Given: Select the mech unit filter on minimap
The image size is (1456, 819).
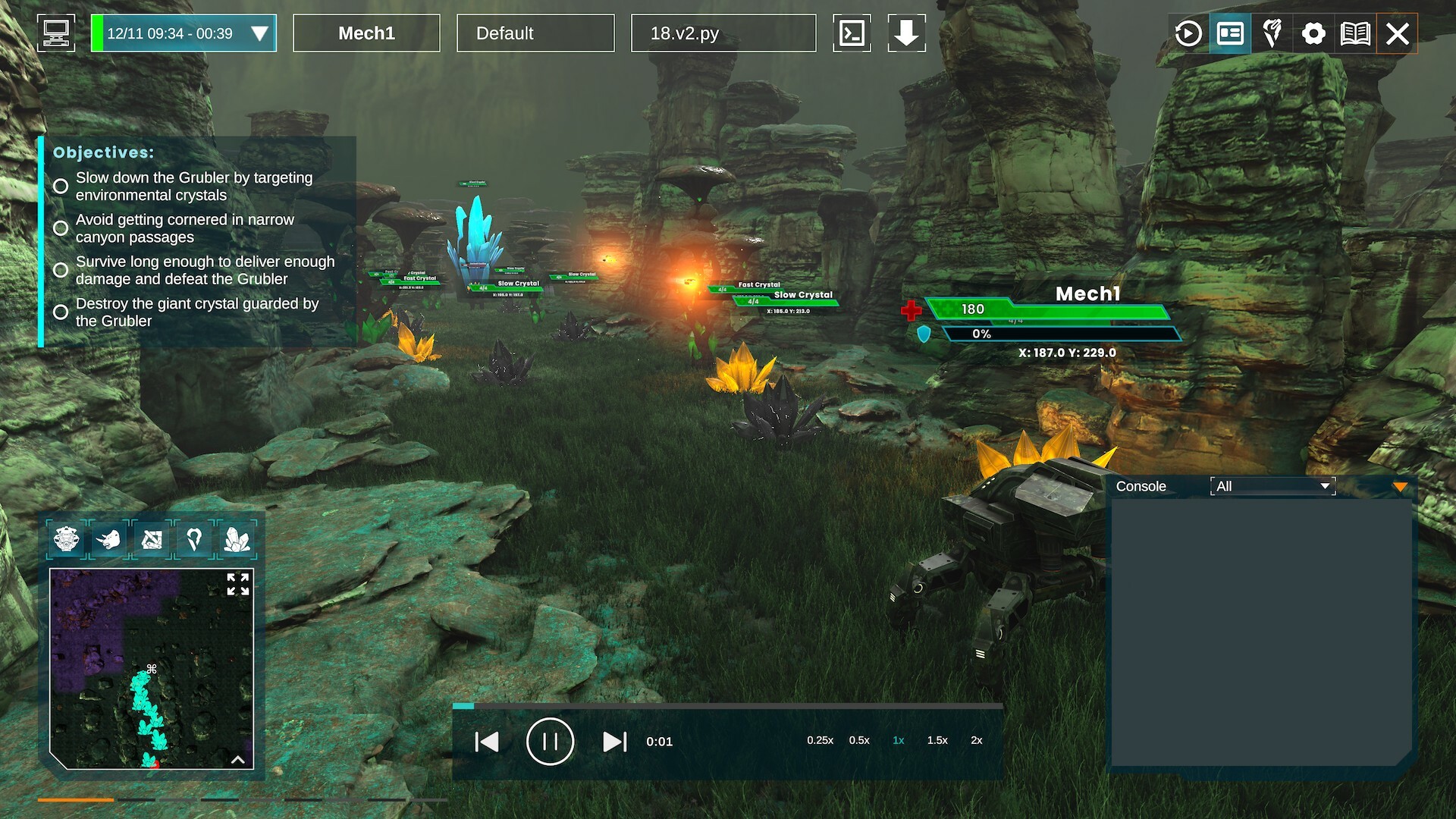Looking at the screenshot, I should point(67,540).
